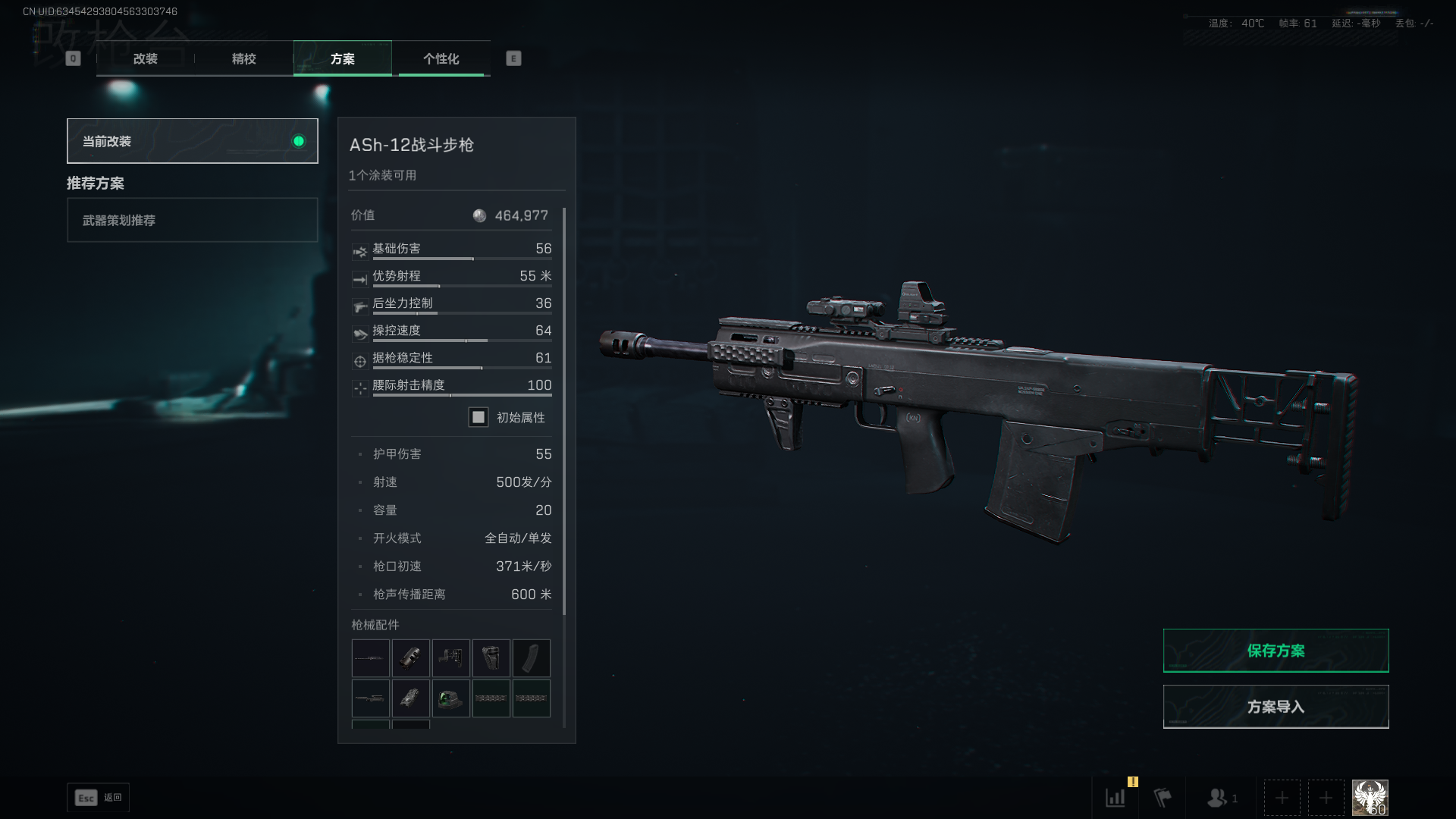Click an empty plus slot in bottom bar
This screenshot has width=1456, height=819.
1282,798
